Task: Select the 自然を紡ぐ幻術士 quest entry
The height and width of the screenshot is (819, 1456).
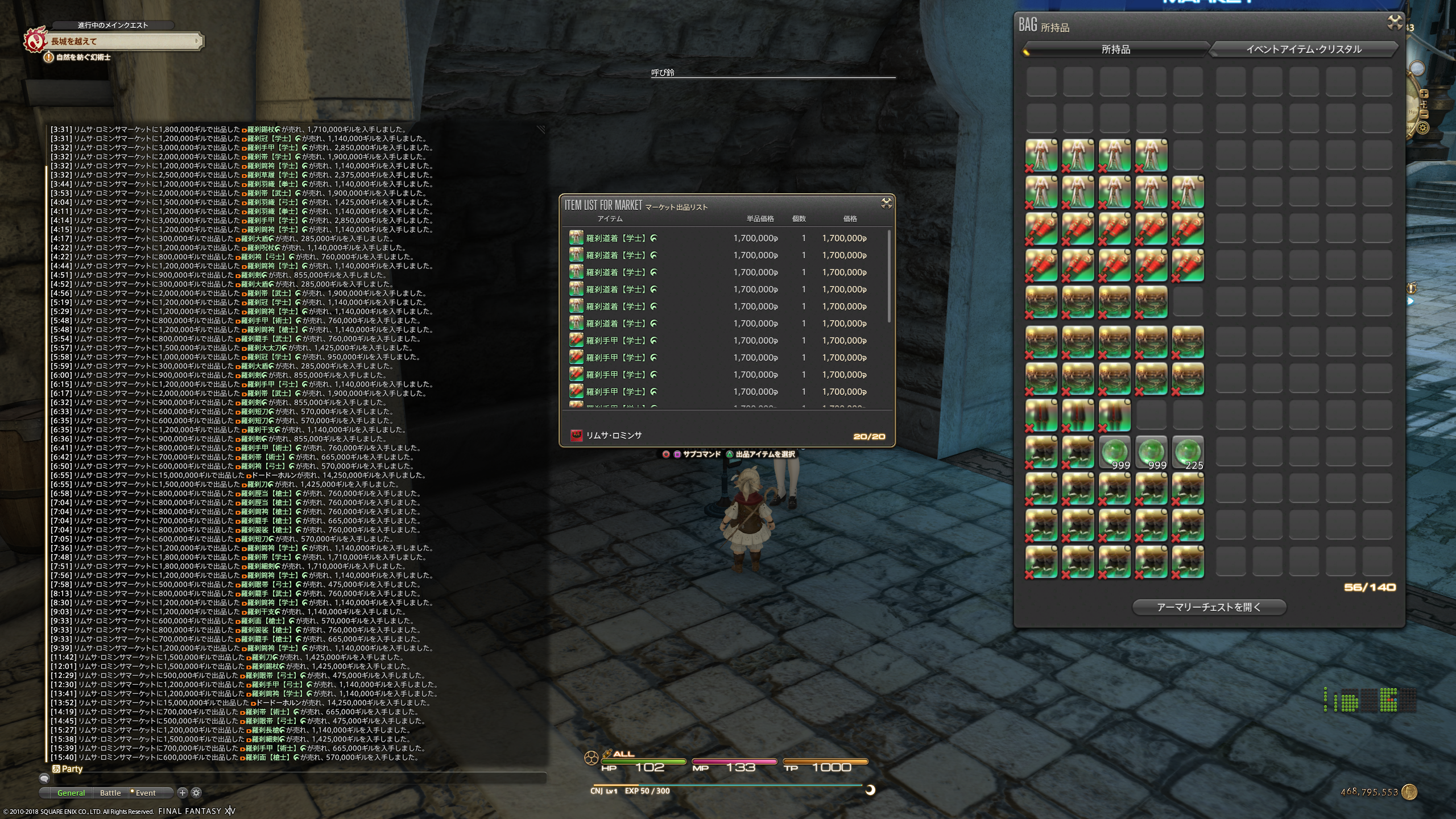Action: (83, 57)
